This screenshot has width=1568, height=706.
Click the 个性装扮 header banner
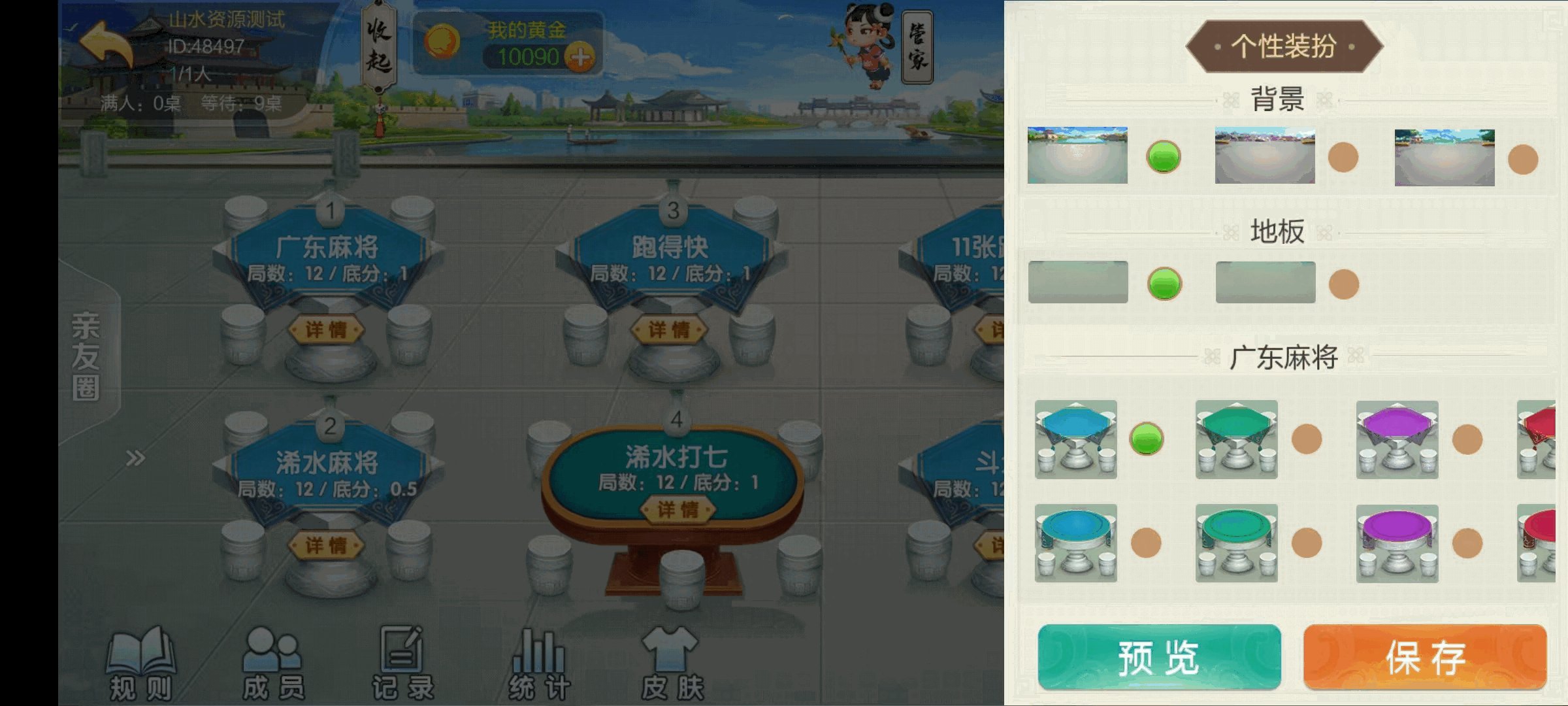pos(1284,44)
